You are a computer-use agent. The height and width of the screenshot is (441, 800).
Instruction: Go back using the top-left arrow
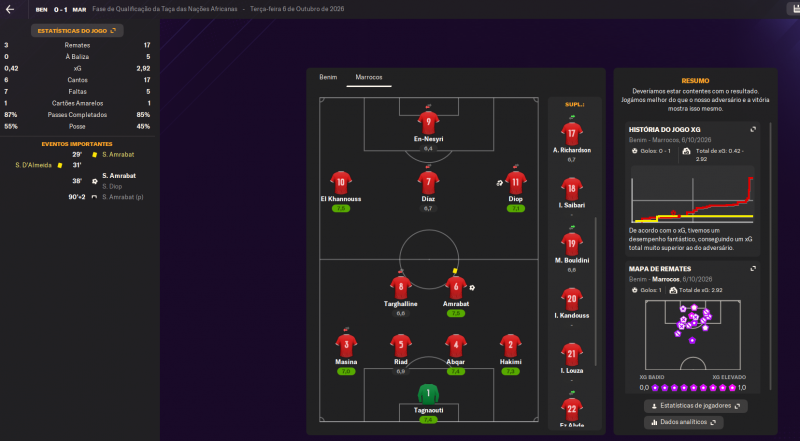tap(11, 9)
